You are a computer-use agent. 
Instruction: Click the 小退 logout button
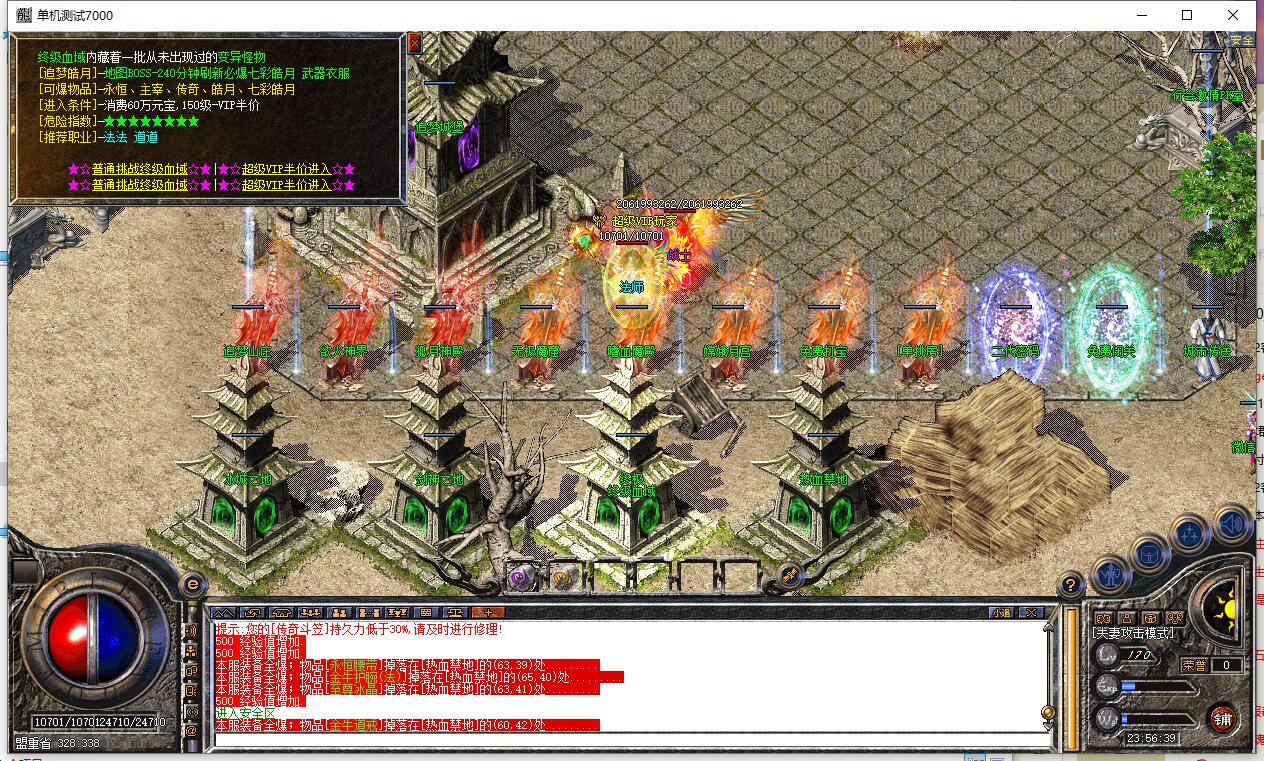(x=1001, y=612)
